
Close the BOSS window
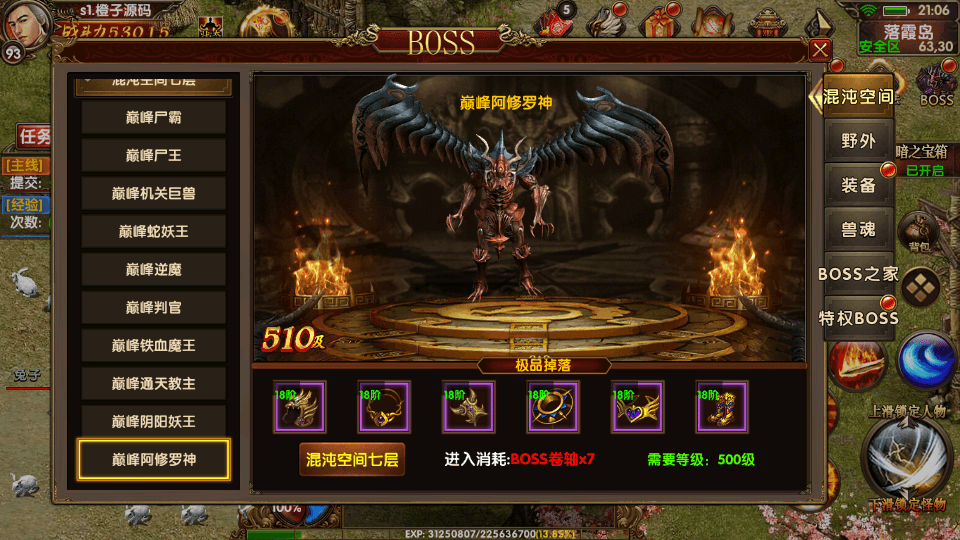[x=820, y=50]
